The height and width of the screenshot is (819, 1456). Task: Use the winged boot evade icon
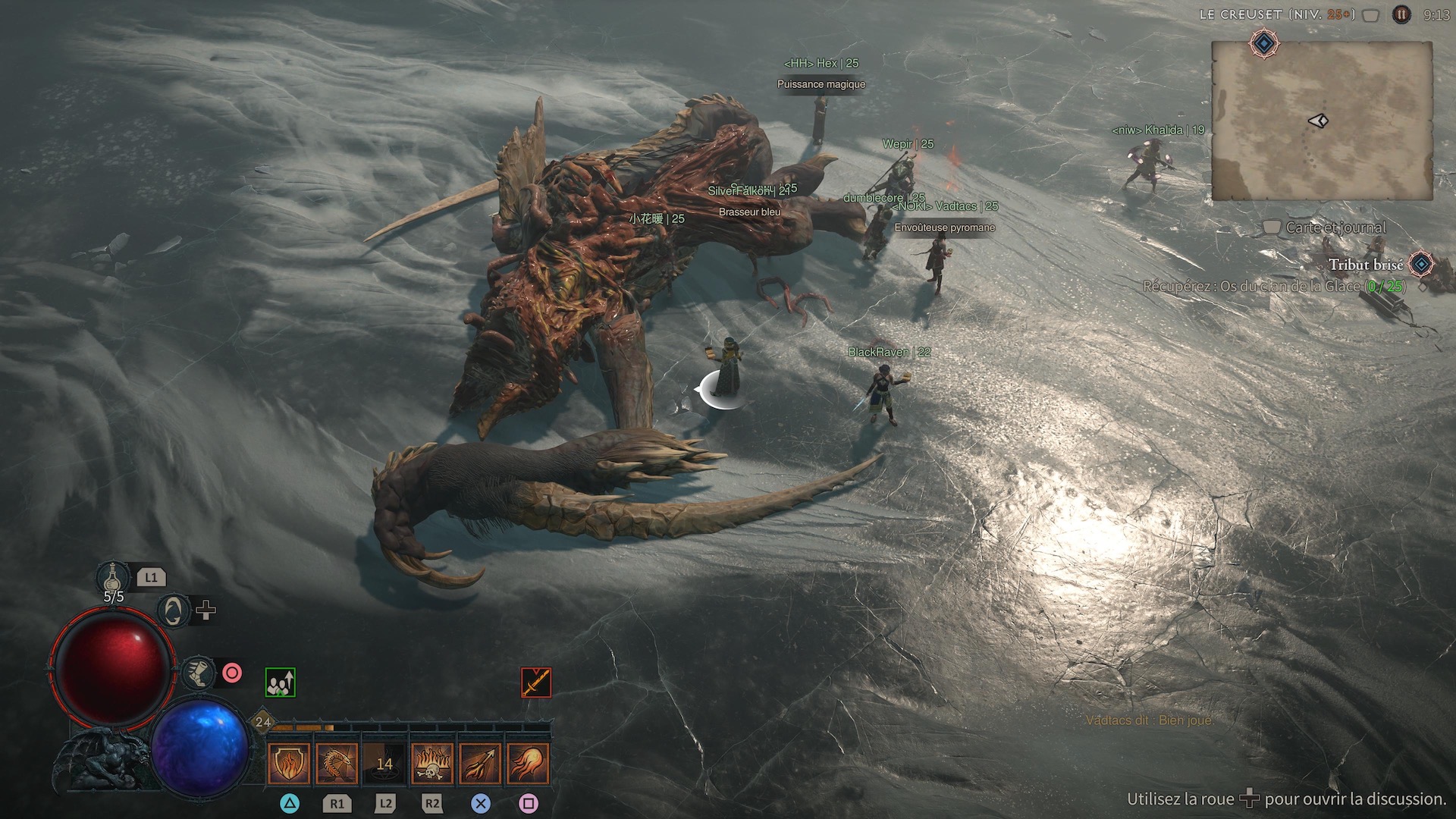198,673
